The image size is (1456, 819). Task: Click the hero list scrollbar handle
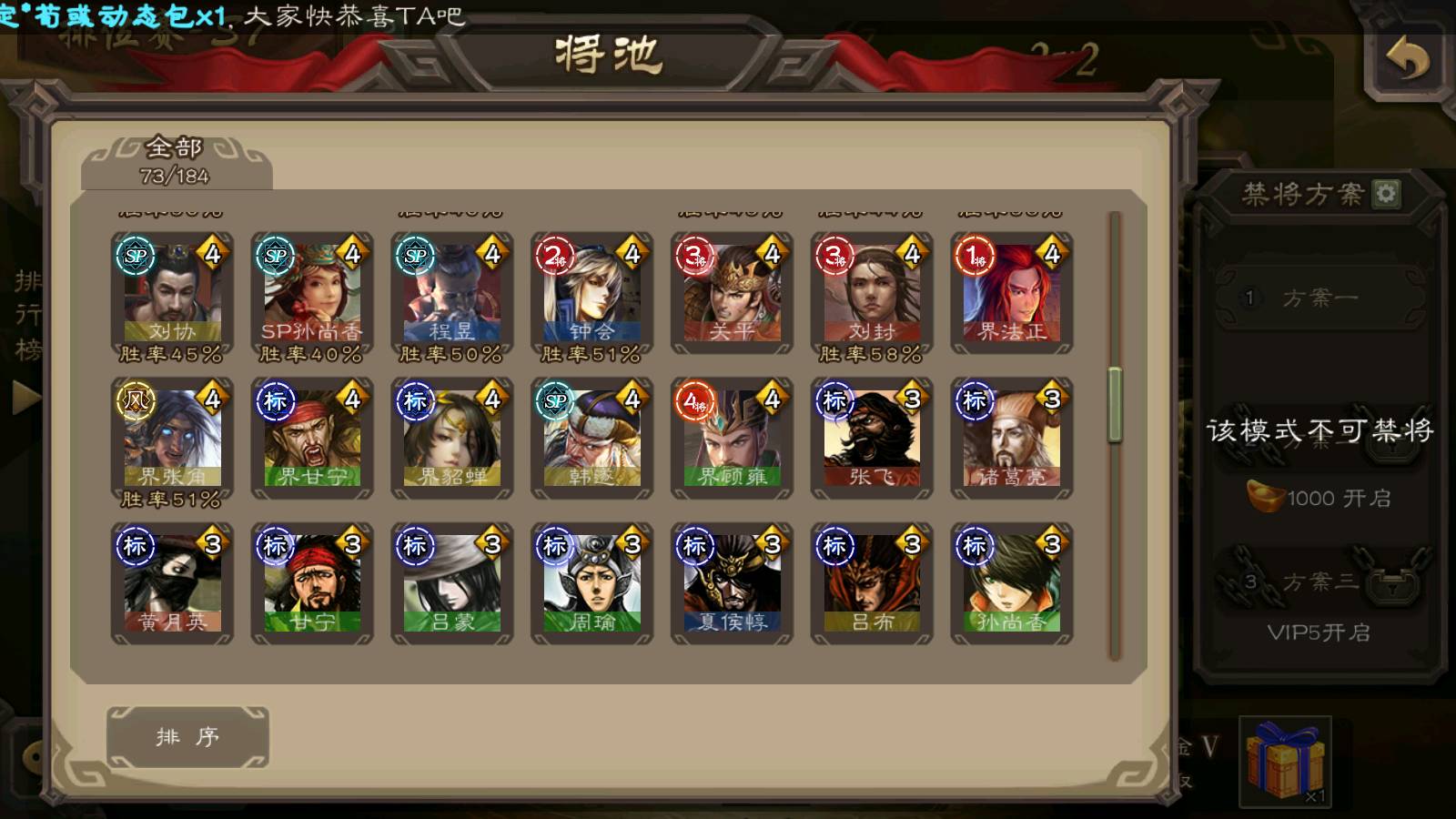click(1115, 405)
